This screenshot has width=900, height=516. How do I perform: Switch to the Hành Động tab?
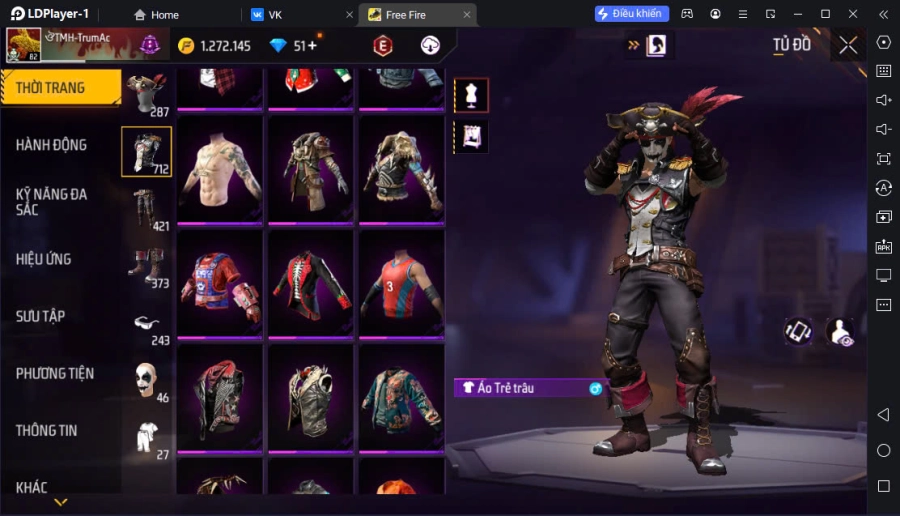click(x=52, y=145)
